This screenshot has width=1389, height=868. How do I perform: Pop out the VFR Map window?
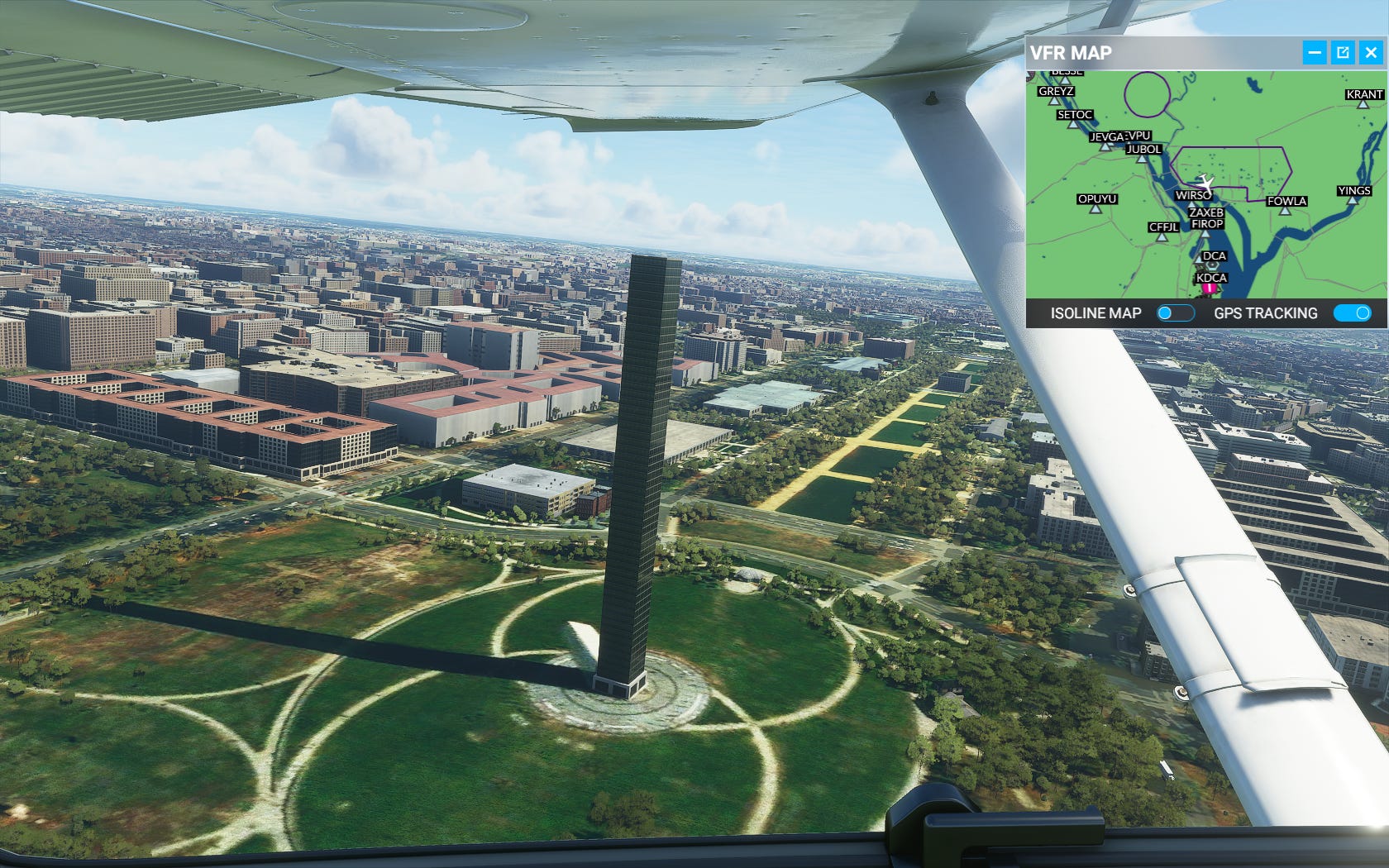1343,53
